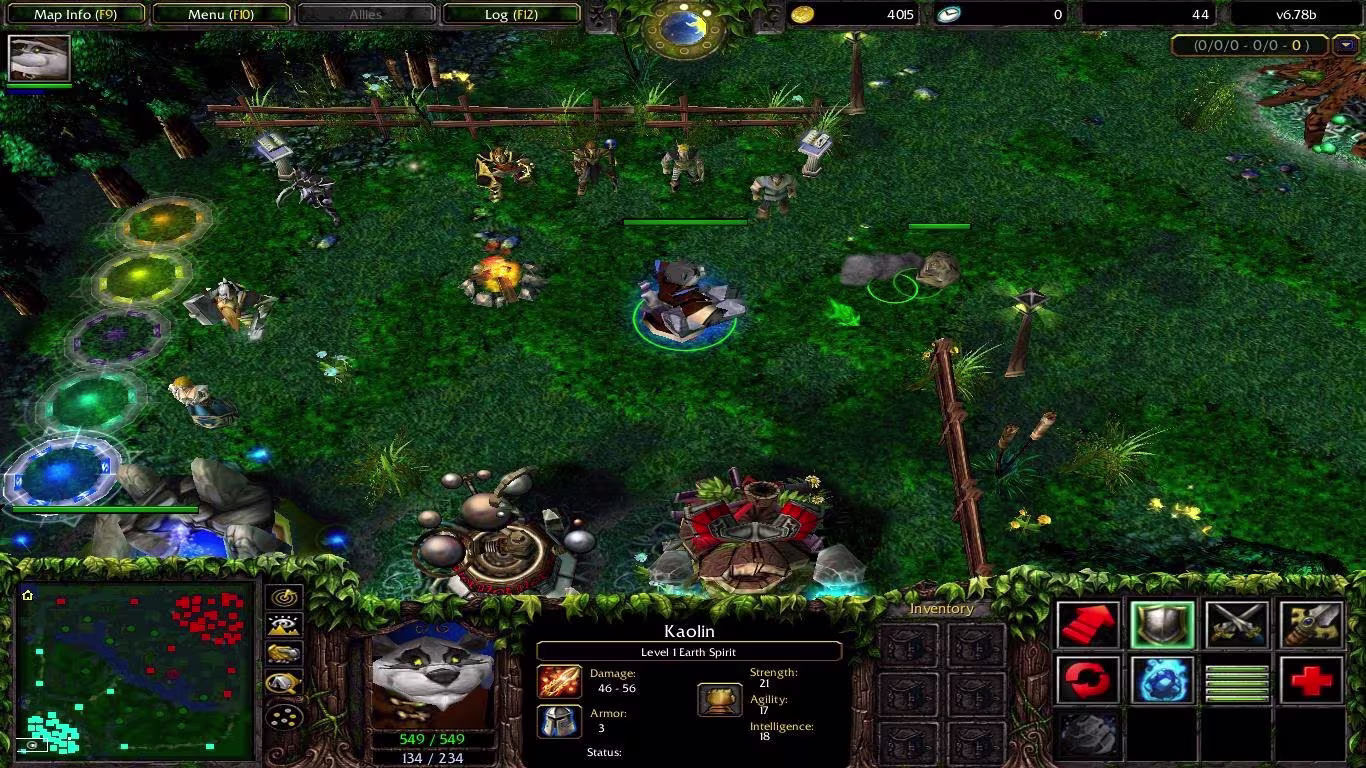Viewport: 1366px width, 768px height.
Task: Activate the shield Defend command
Action: (1162, 623)
